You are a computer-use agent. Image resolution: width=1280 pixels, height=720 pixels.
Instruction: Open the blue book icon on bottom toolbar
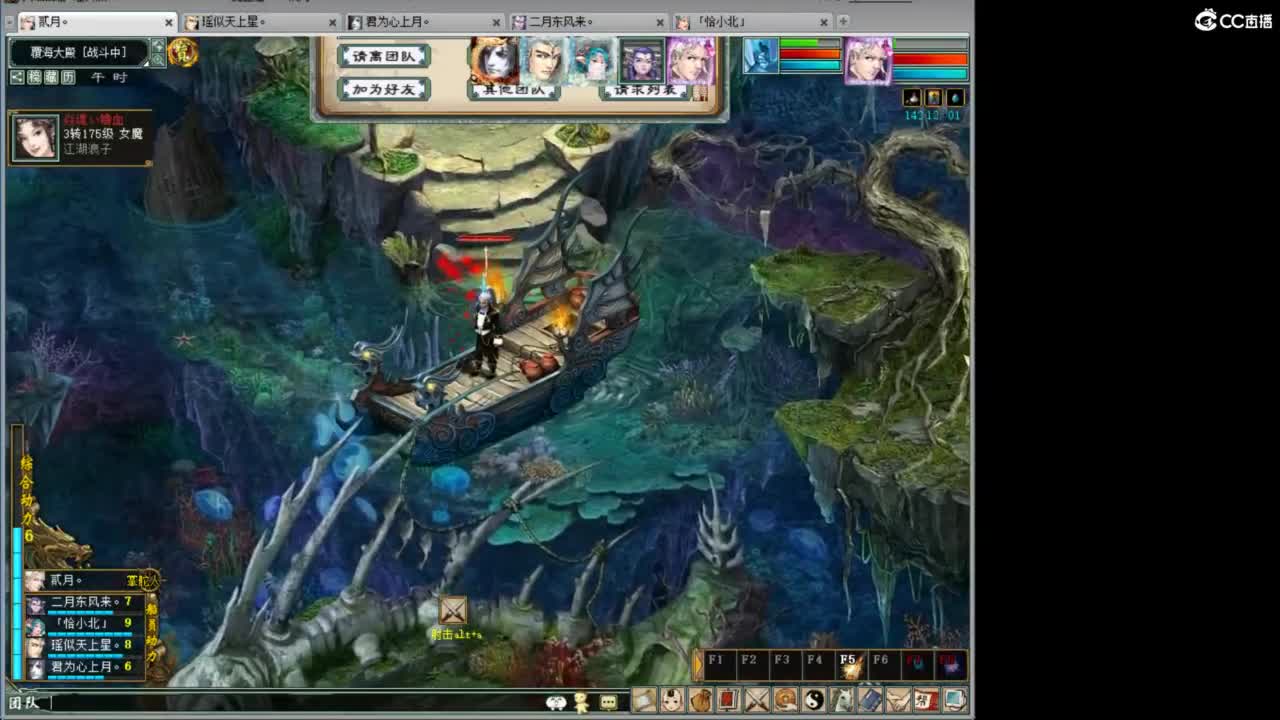pos(871,701)
